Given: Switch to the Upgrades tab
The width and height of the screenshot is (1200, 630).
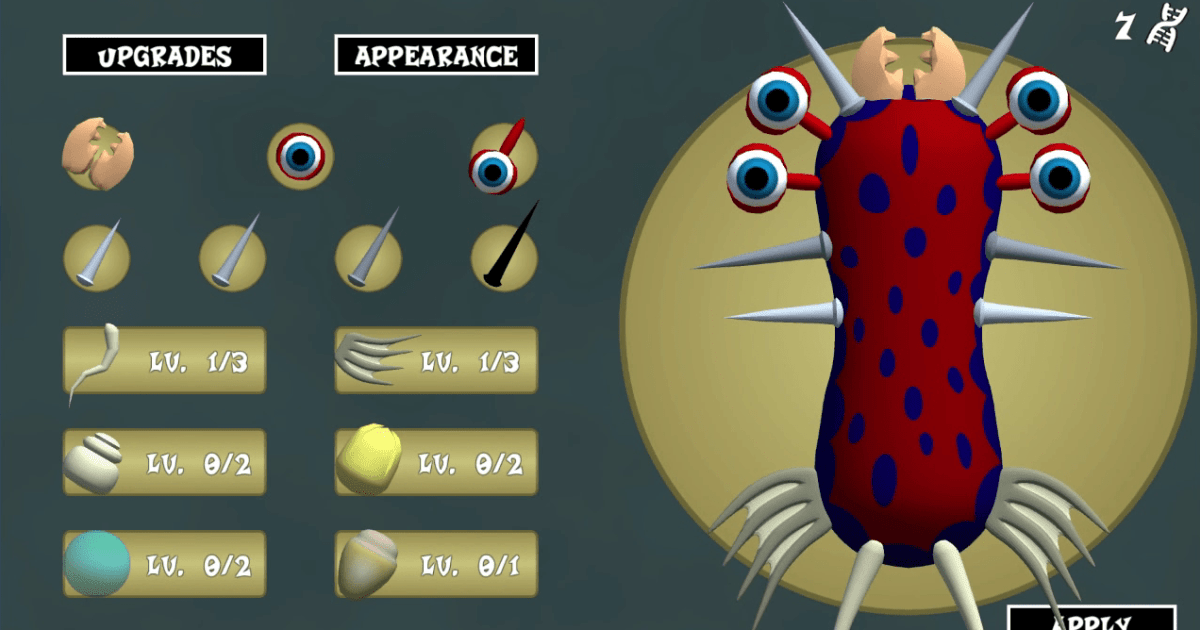Looking at the screenshot, I should pos(164,55).
